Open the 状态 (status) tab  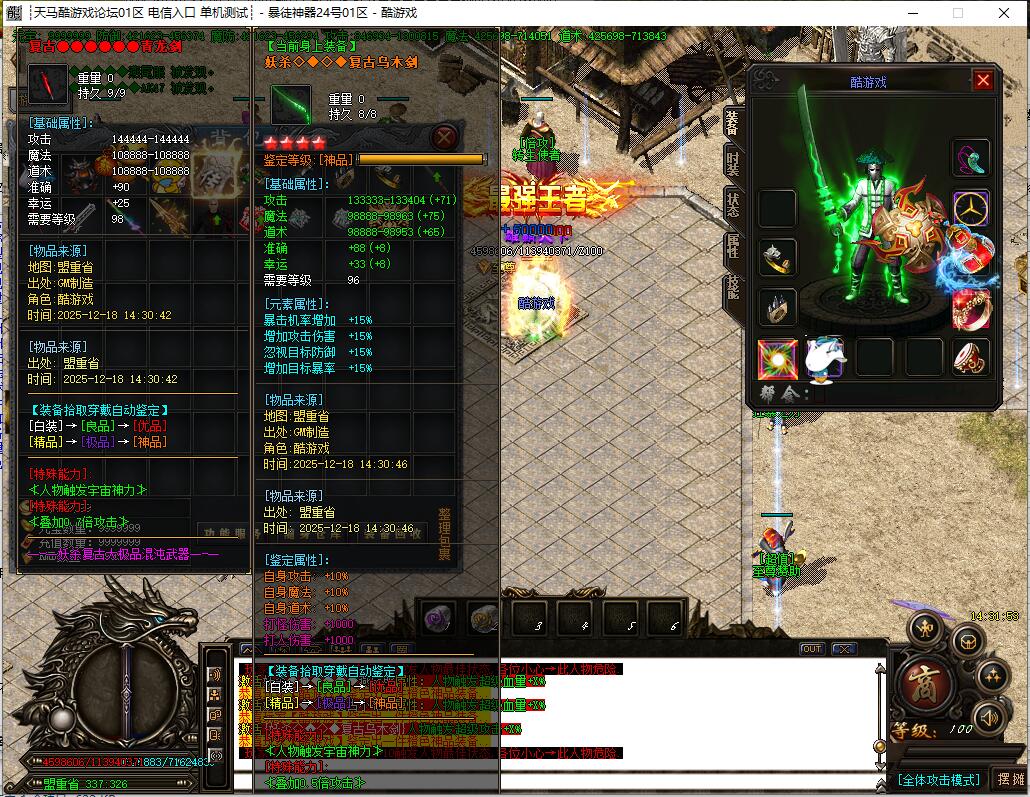tap(732, 205)
